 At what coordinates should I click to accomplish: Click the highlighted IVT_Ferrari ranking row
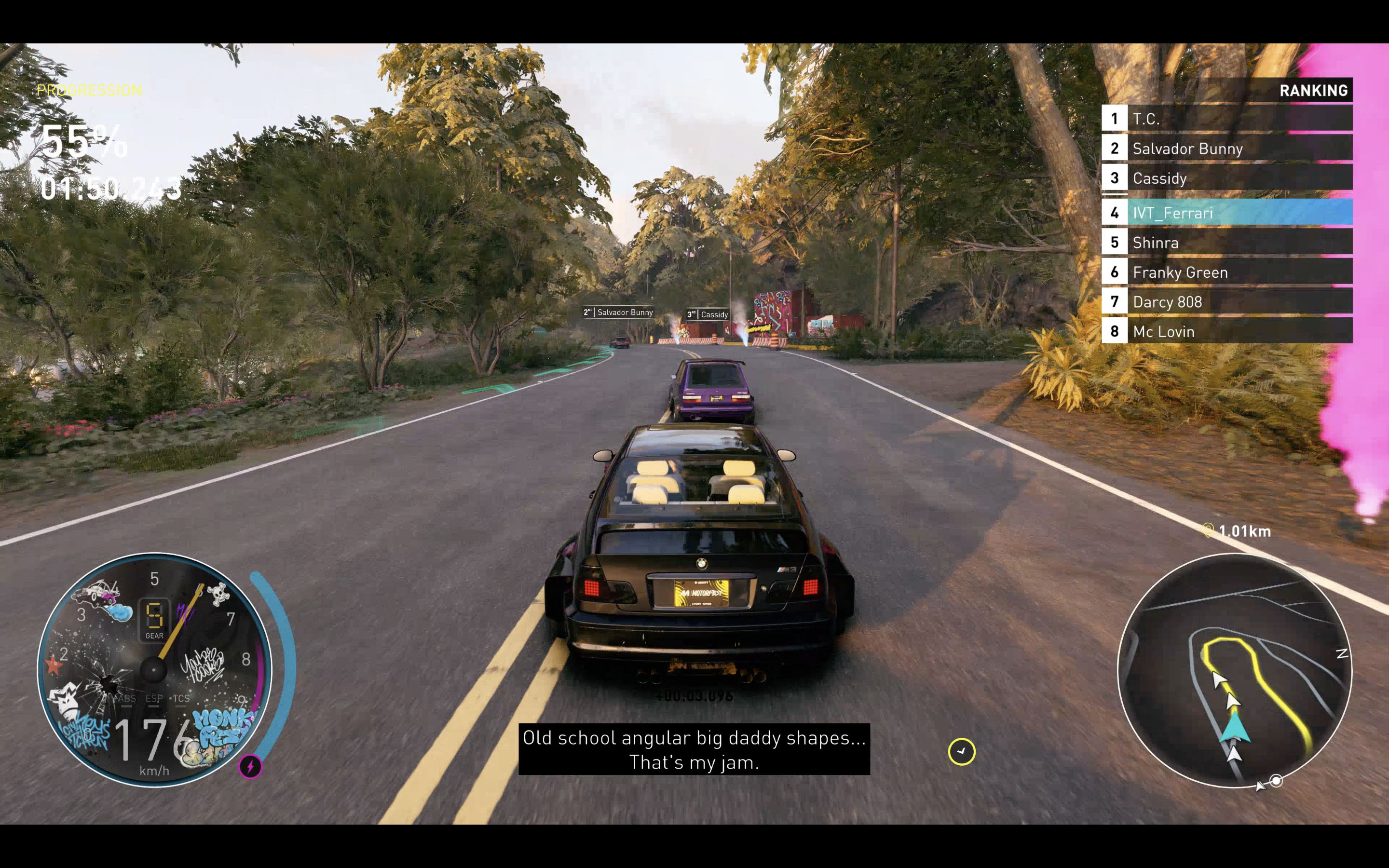pyautogui.click(x=1226, y=213)
